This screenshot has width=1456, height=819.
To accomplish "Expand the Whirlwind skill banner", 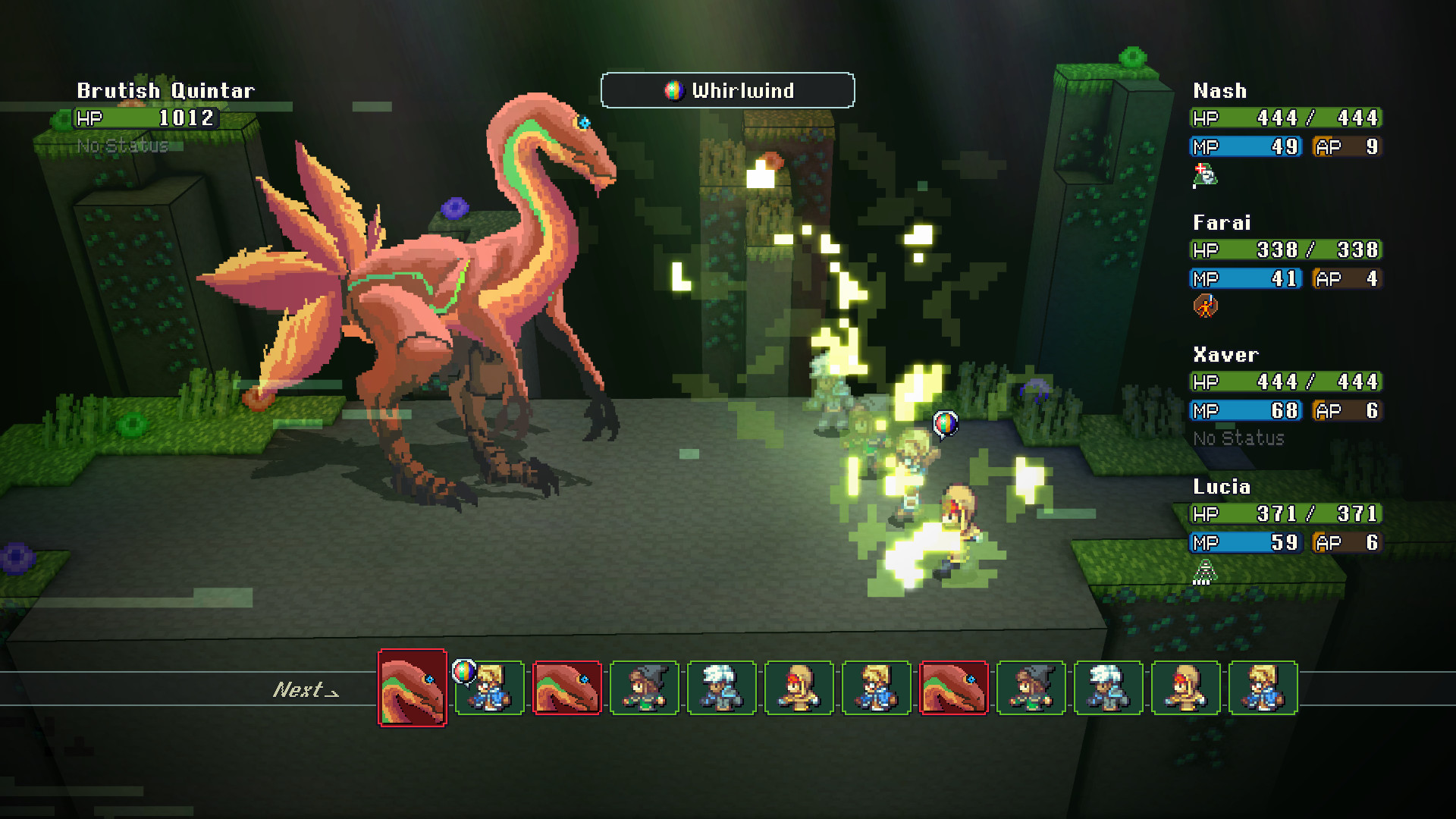I will point(726,90).
